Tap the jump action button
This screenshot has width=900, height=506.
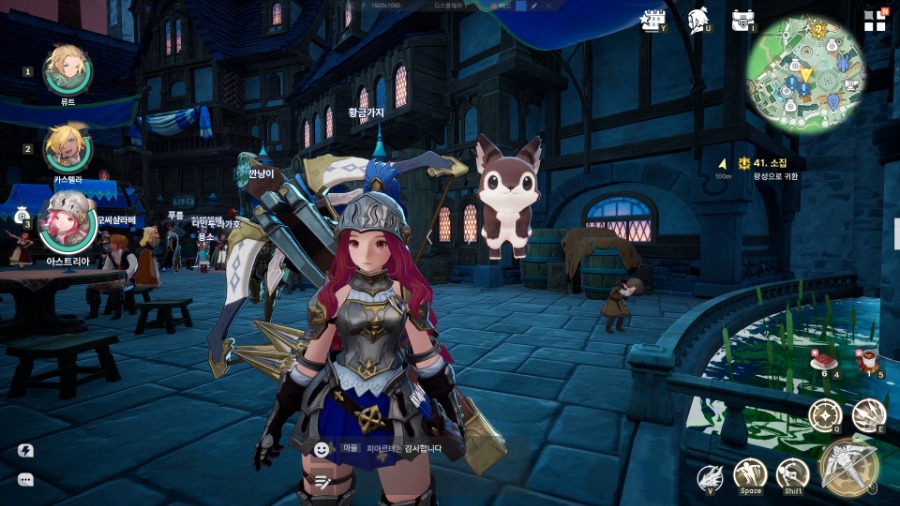coord(750,473)
